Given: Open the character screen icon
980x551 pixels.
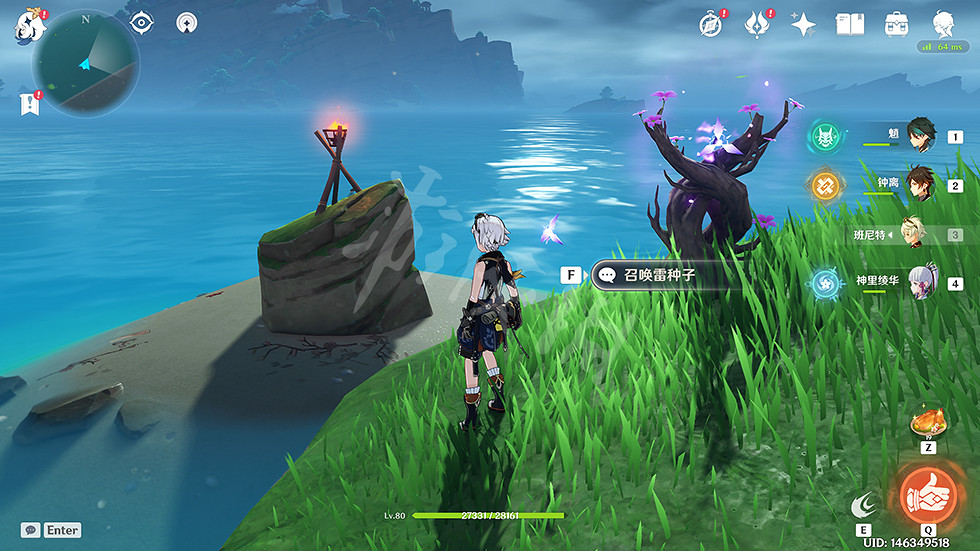Looking at the screenshot, I should click(x=943, y=24).
